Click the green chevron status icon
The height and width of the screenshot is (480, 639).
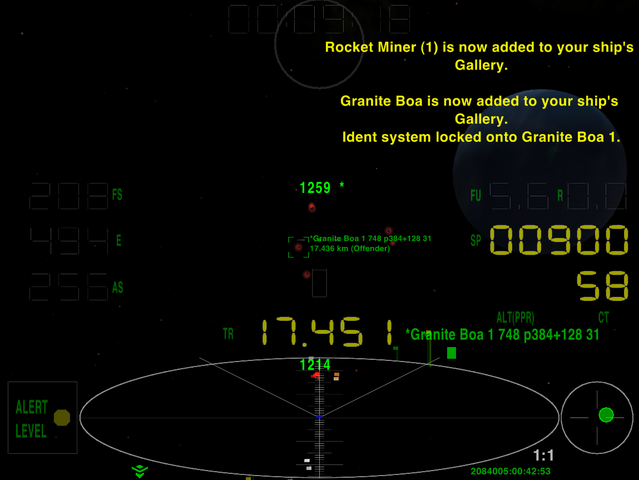(x=139, y=470)
